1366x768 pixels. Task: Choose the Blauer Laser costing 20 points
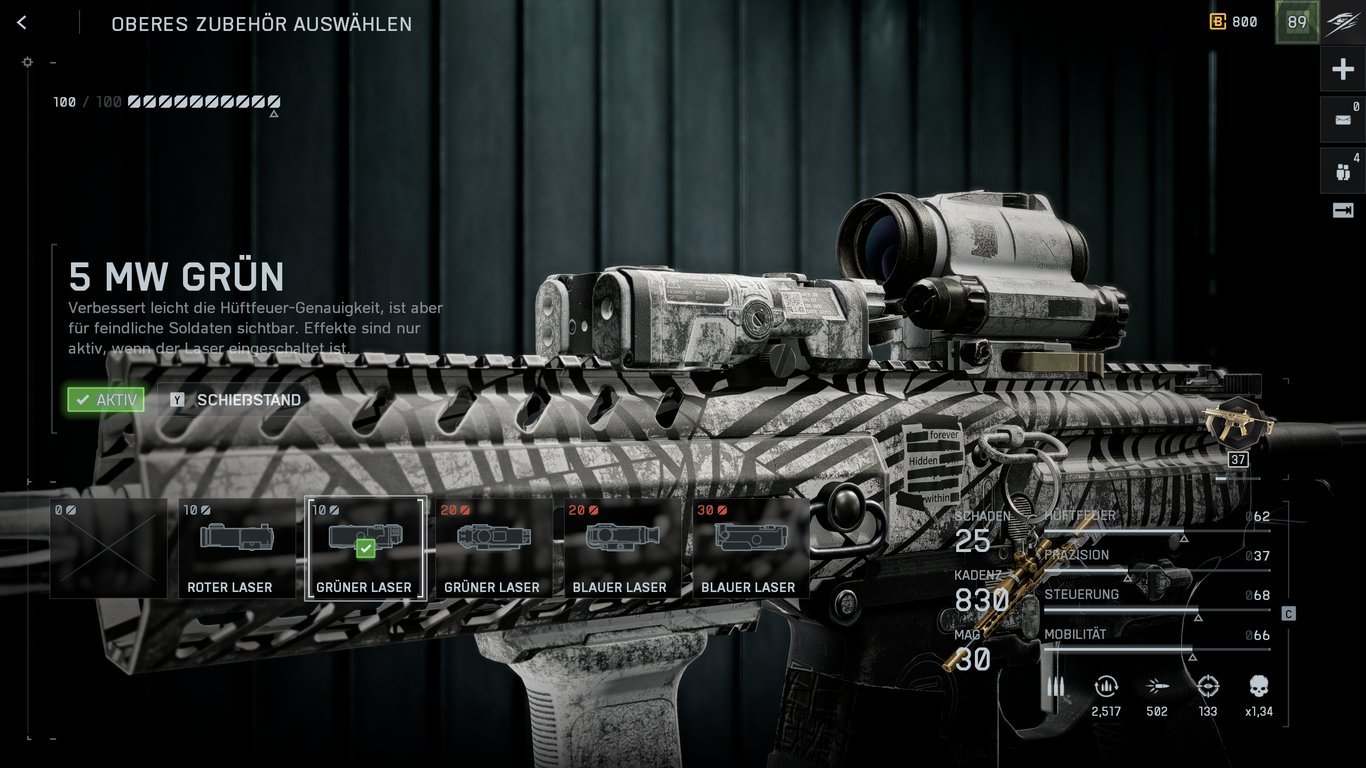click(622, 548)
